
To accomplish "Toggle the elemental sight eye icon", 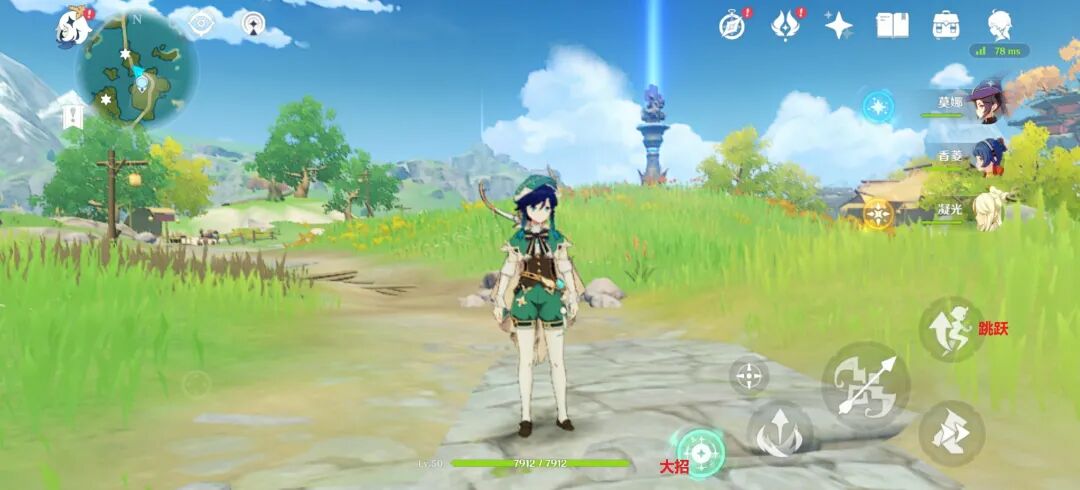I will pos(202,22).
